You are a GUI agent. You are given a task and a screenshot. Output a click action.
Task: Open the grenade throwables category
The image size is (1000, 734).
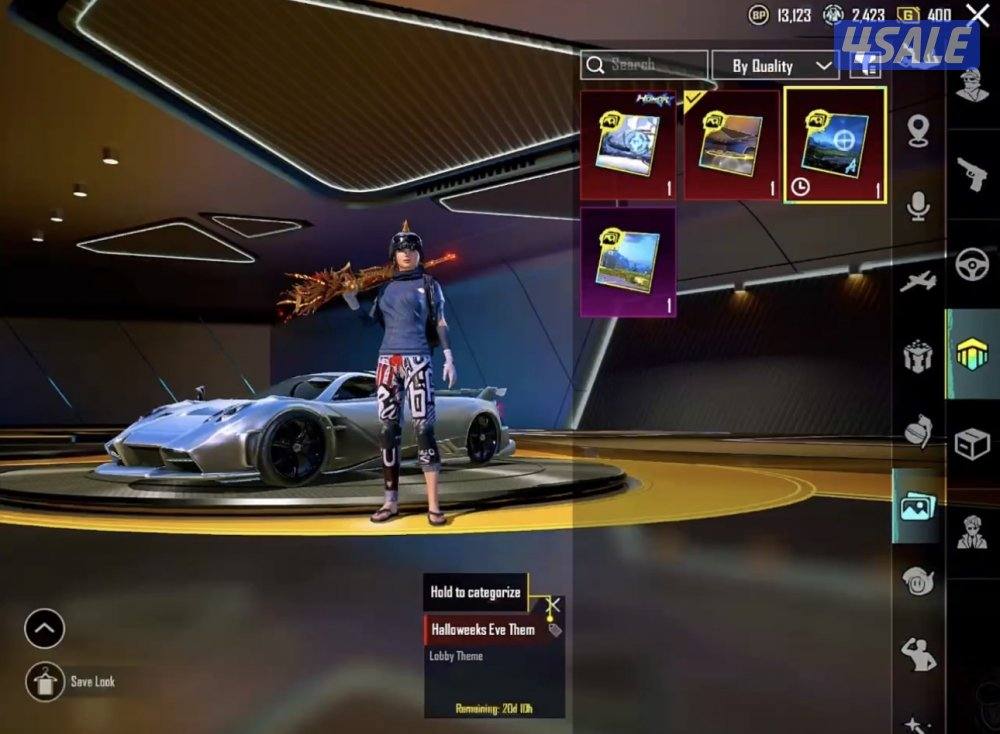(x=918, y=430)
